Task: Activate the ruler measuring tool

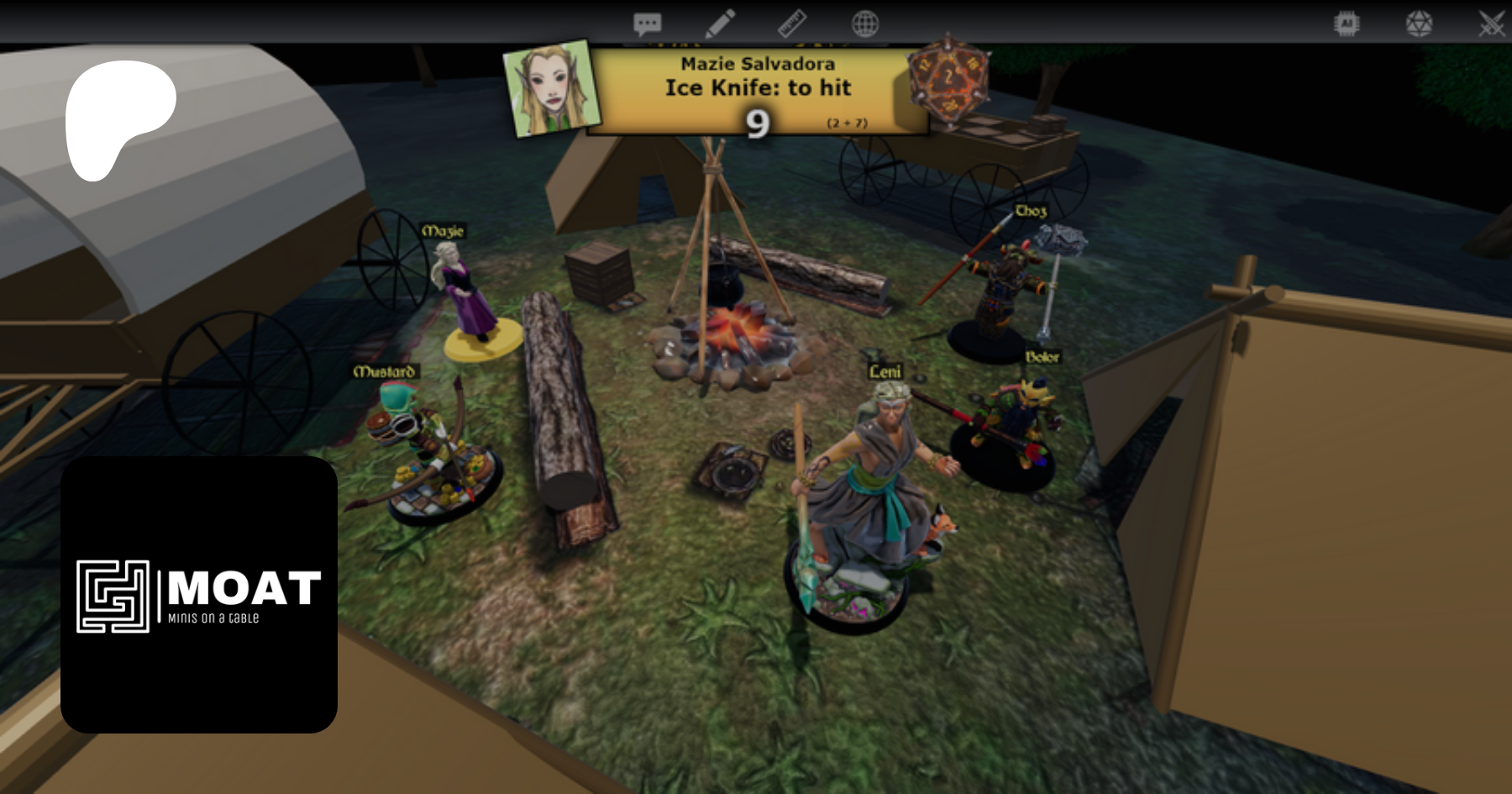Action: pos(791,24)
